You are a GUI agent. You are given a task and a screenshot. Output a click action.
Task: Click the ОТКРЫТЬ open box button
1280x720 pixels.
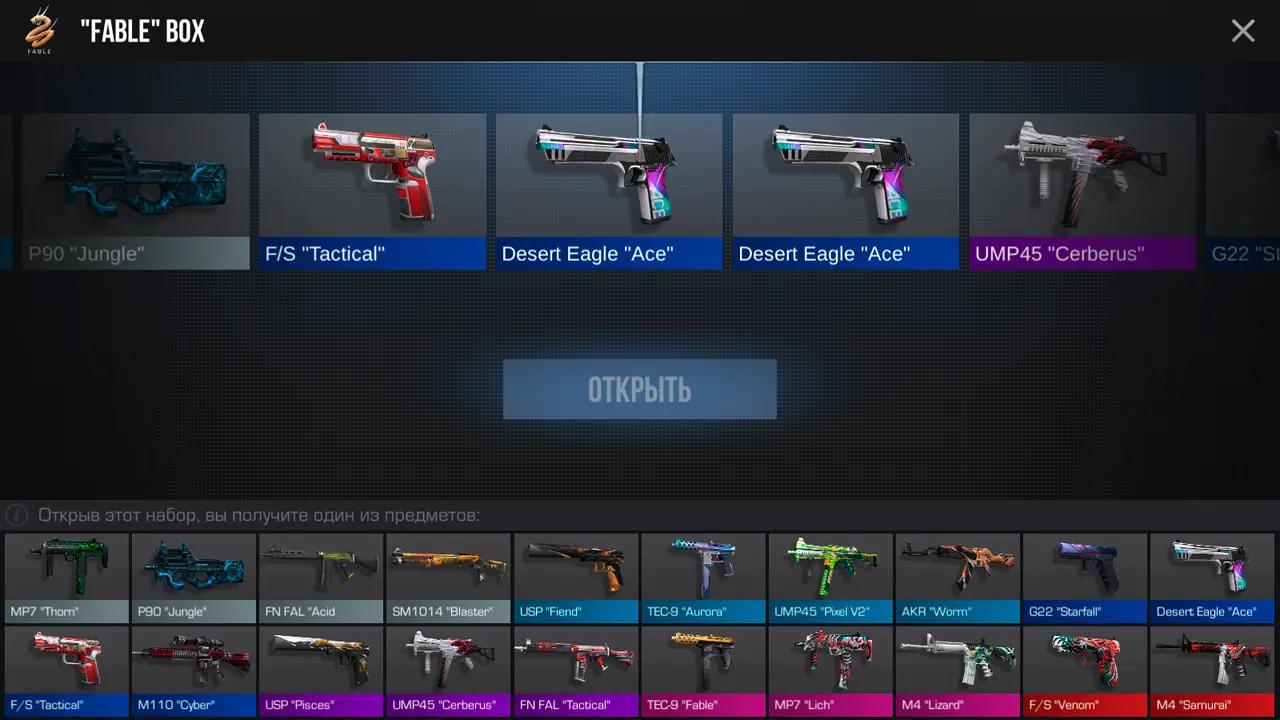pyautogui.click(x=639, y=389)
